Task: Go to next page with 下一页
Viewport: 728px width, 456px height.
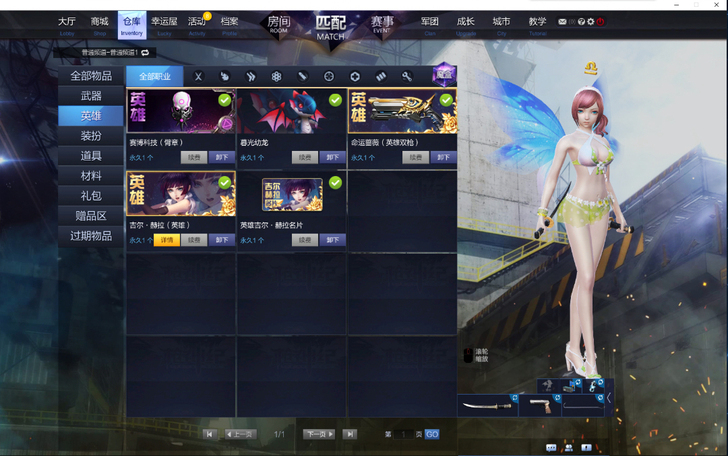Action: (x=318, y=434)
